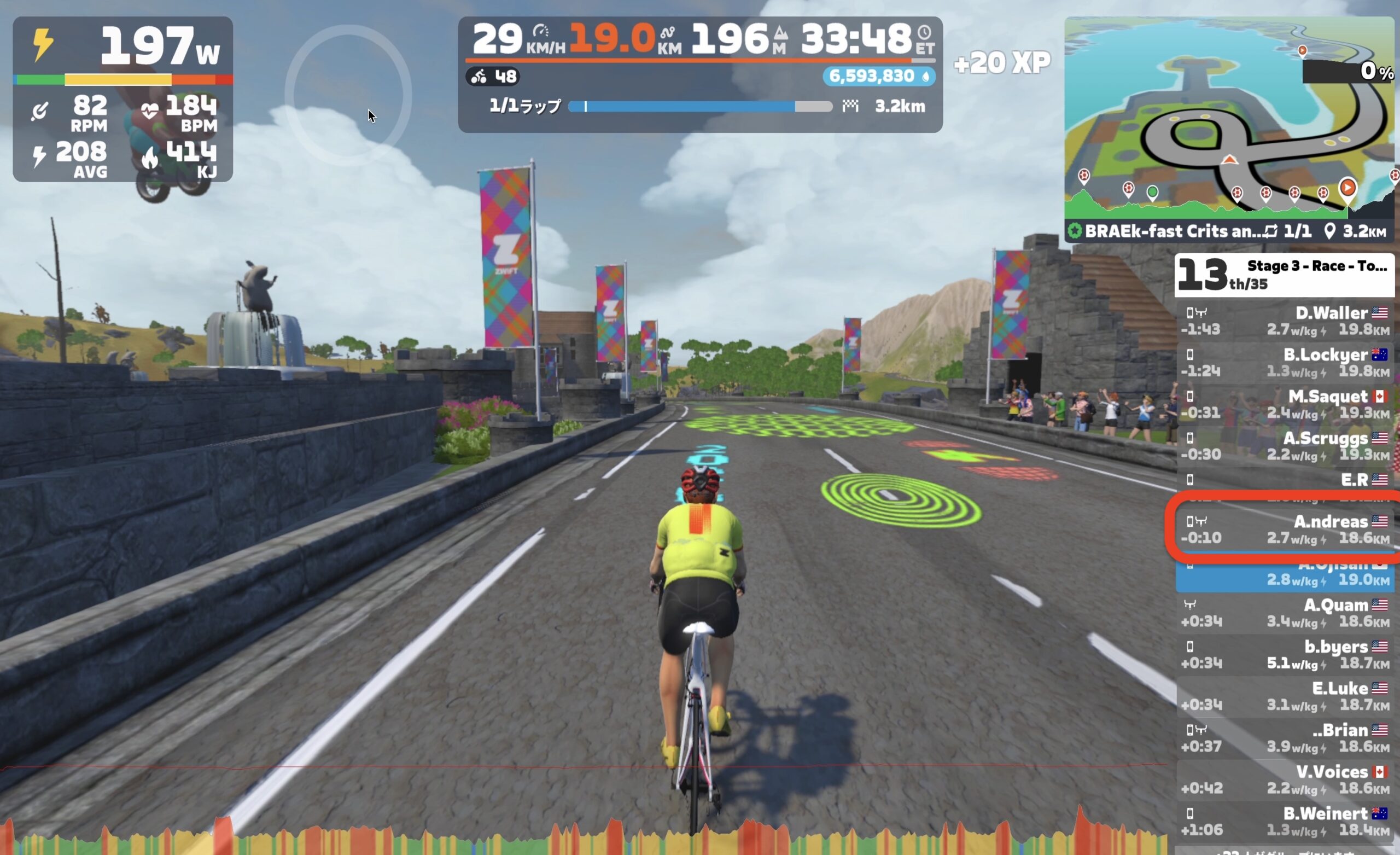Viewport: 1400px width, 855px height.
Task: Click the empty power-up ring
Action: click(x=348, y=95)
